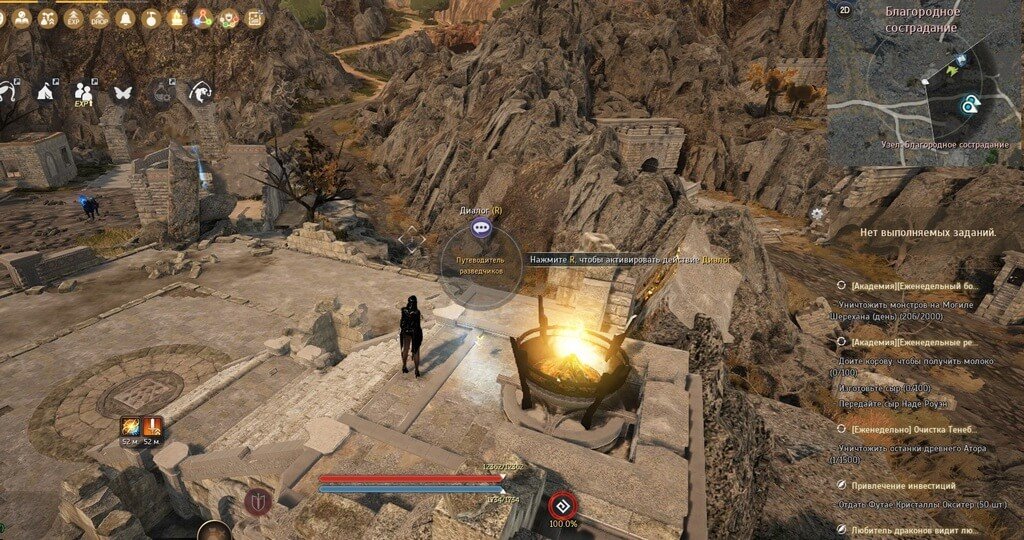Click the shield emblem icon near the health bar

pos(256,503)
